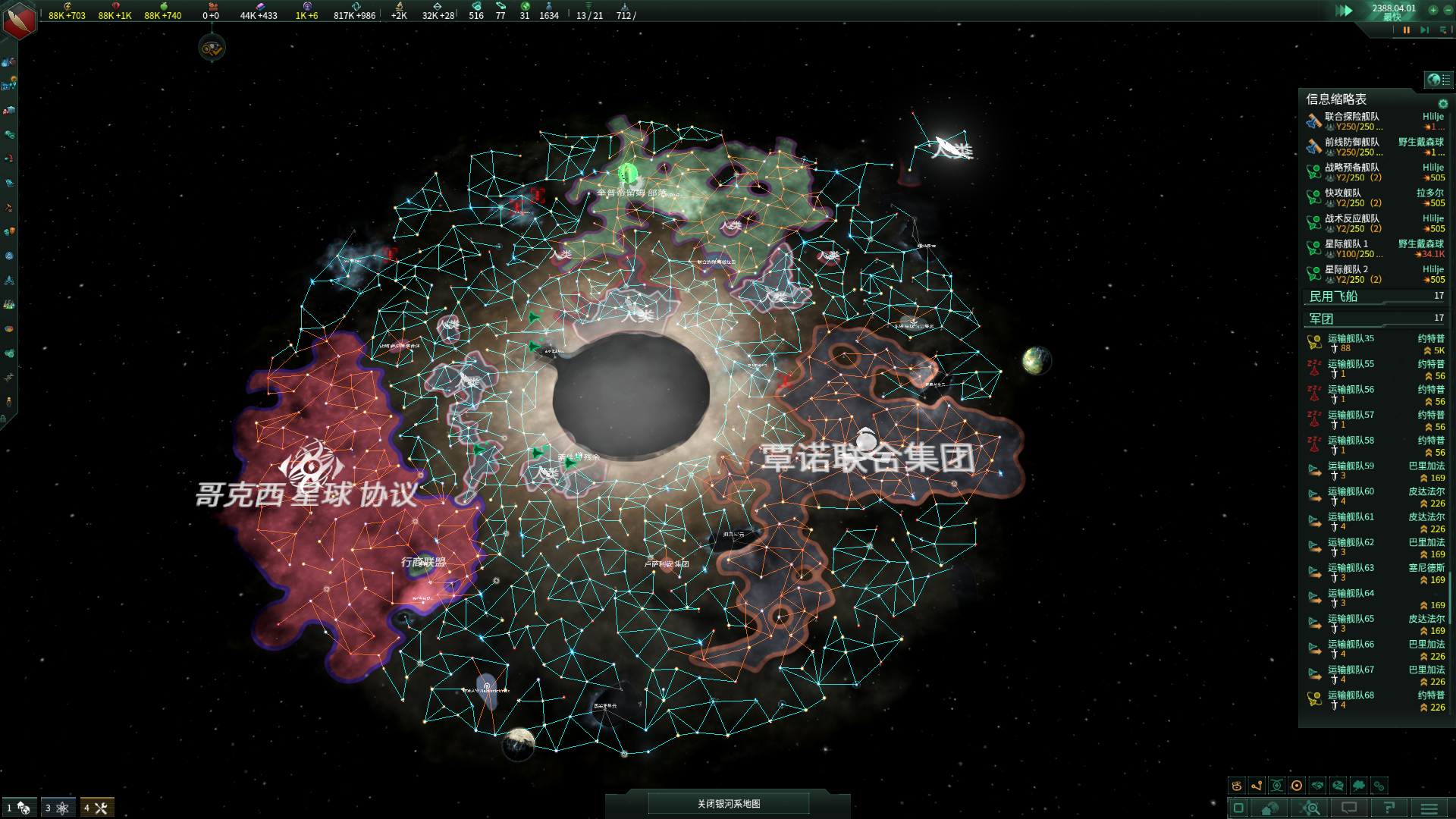Open outliner settings gear next to 信息缩略表
The width and height of the screenshot is (1456, 819).
(x=1442, y=104)
